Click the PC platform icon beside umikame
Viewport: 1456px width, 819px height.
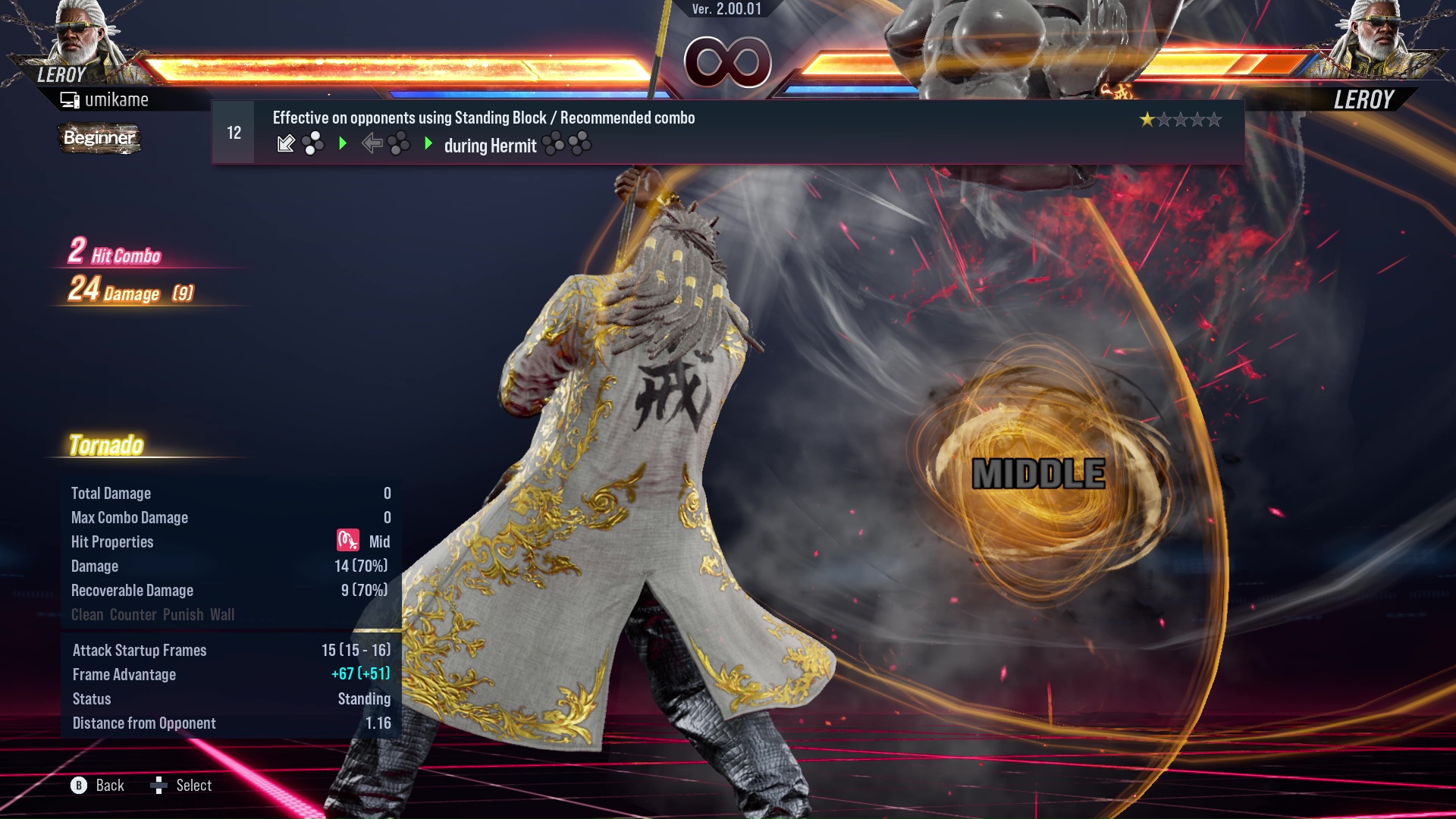[70, 99]
